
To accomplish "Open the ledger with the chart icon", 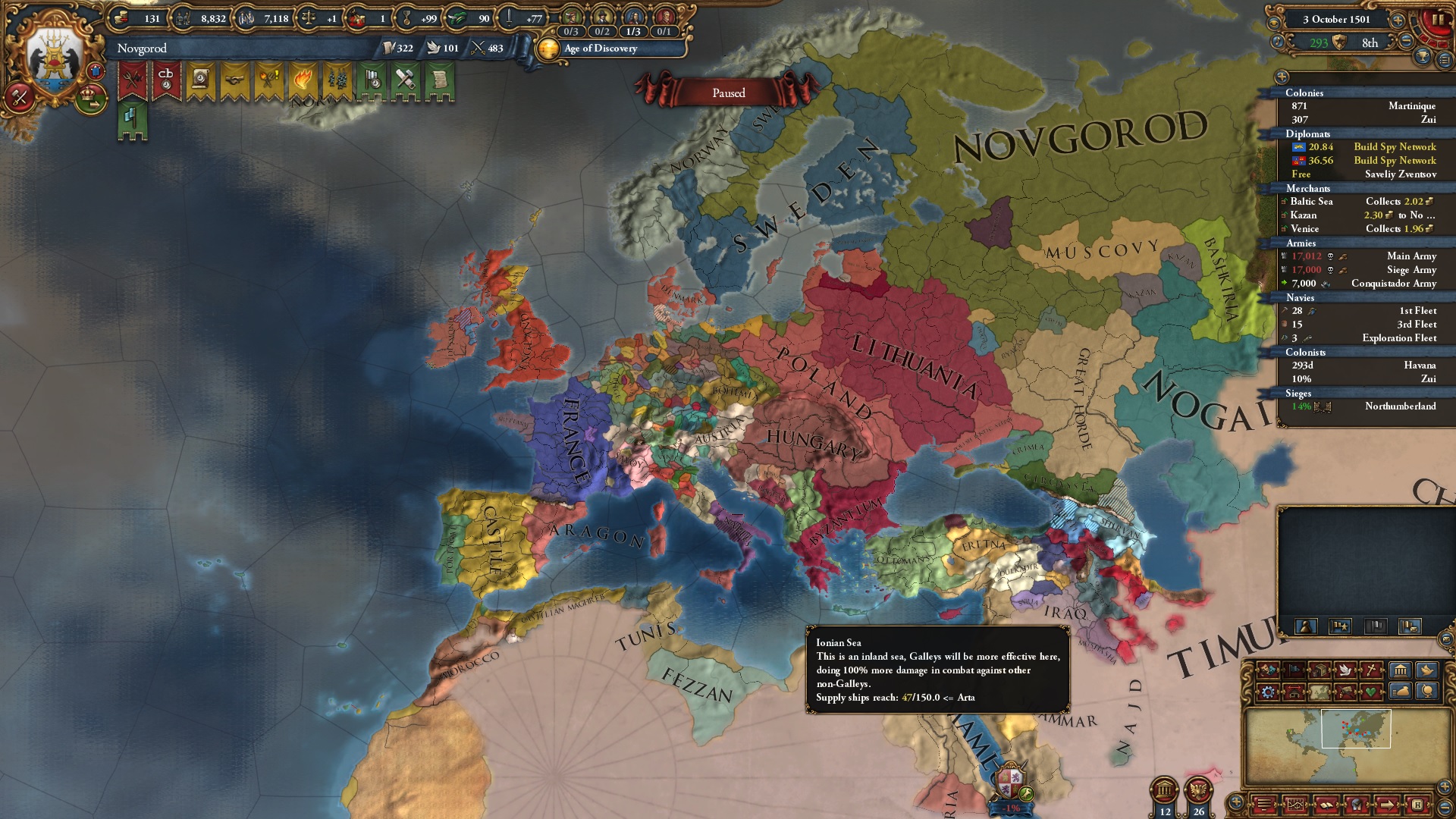I will point(1296,804).
